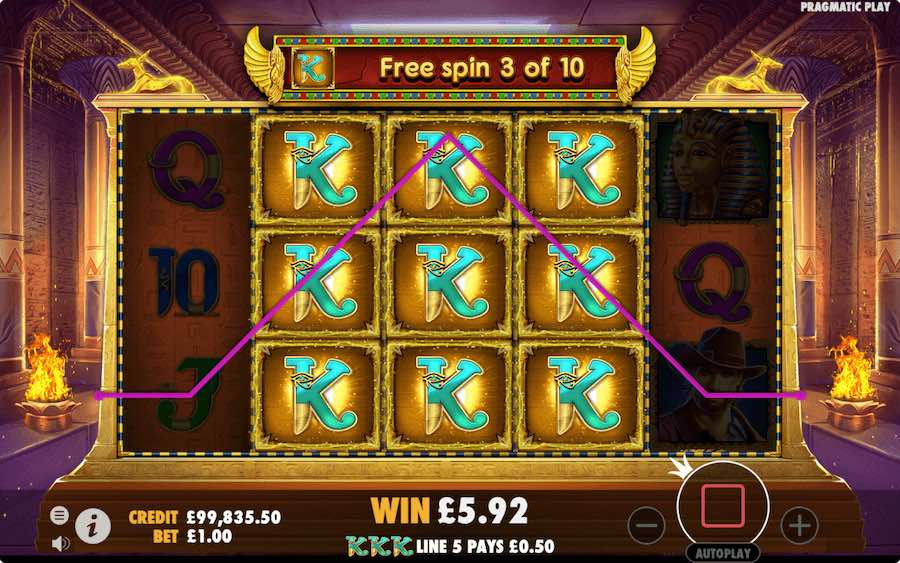Increase the bet with the plus button
Screen dimensions: 900x563
point(799,523)
